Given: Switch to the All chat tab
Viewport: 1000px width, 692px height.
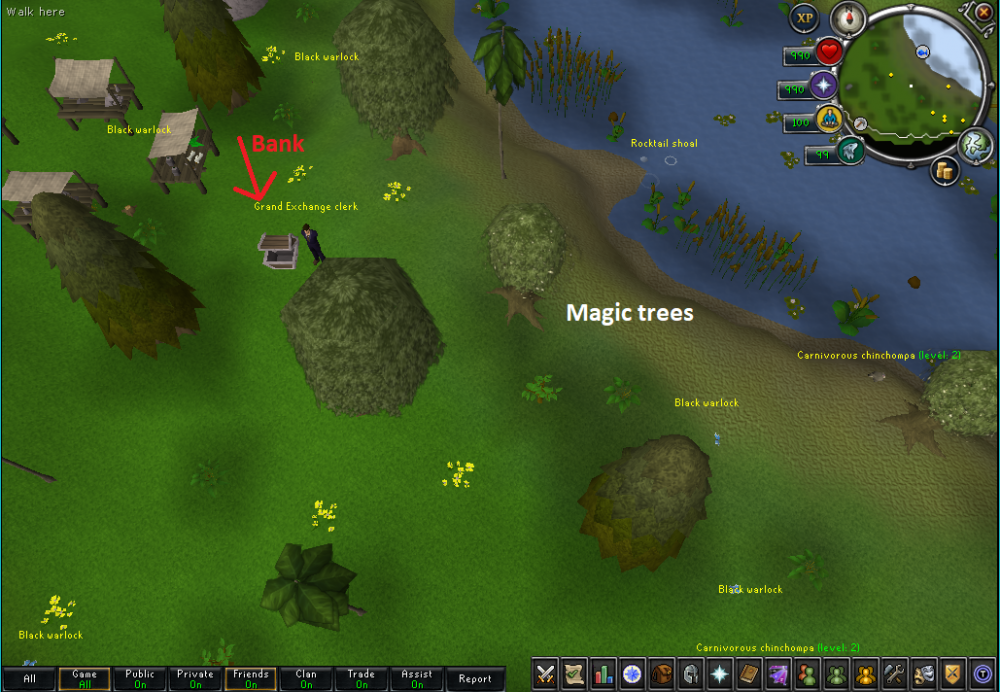Looking at the screenshot, I should [30, 679].
